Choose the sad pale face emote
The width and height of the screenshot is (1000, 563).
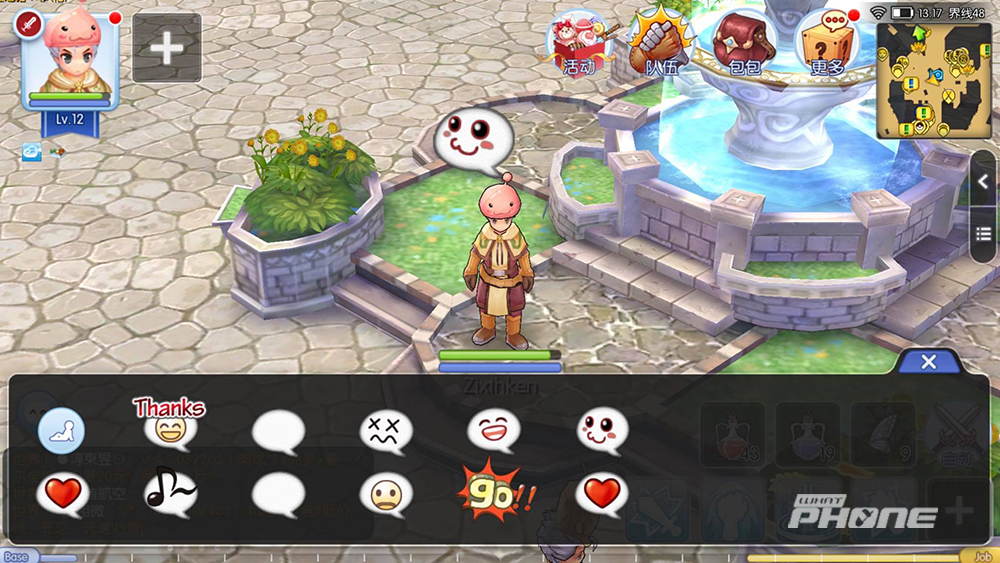pyautogui.click(x=386, y=494)
